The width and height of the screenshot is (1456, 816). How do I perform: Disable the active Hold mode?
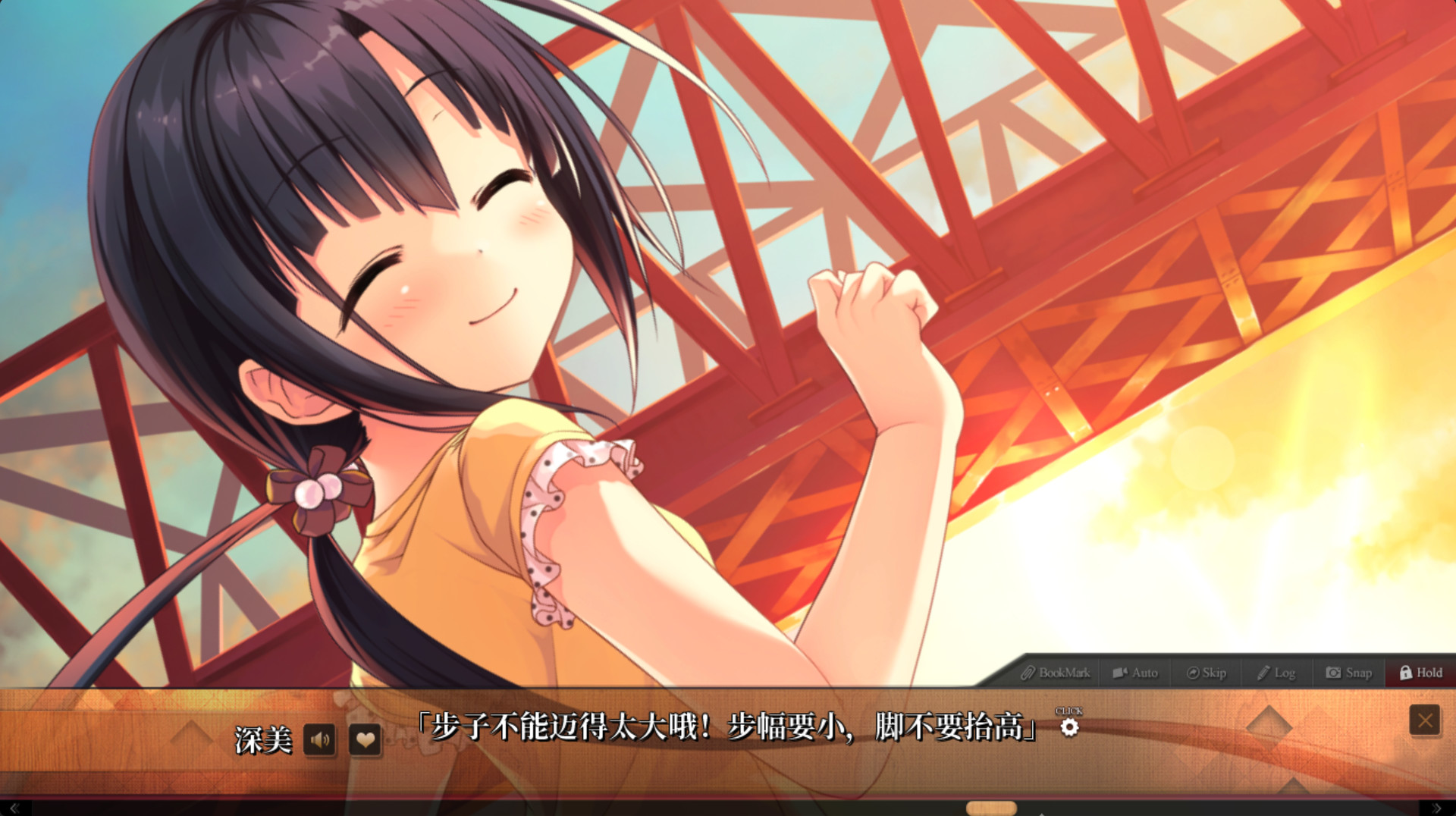pyautogui.click(x=1420, y=673)
